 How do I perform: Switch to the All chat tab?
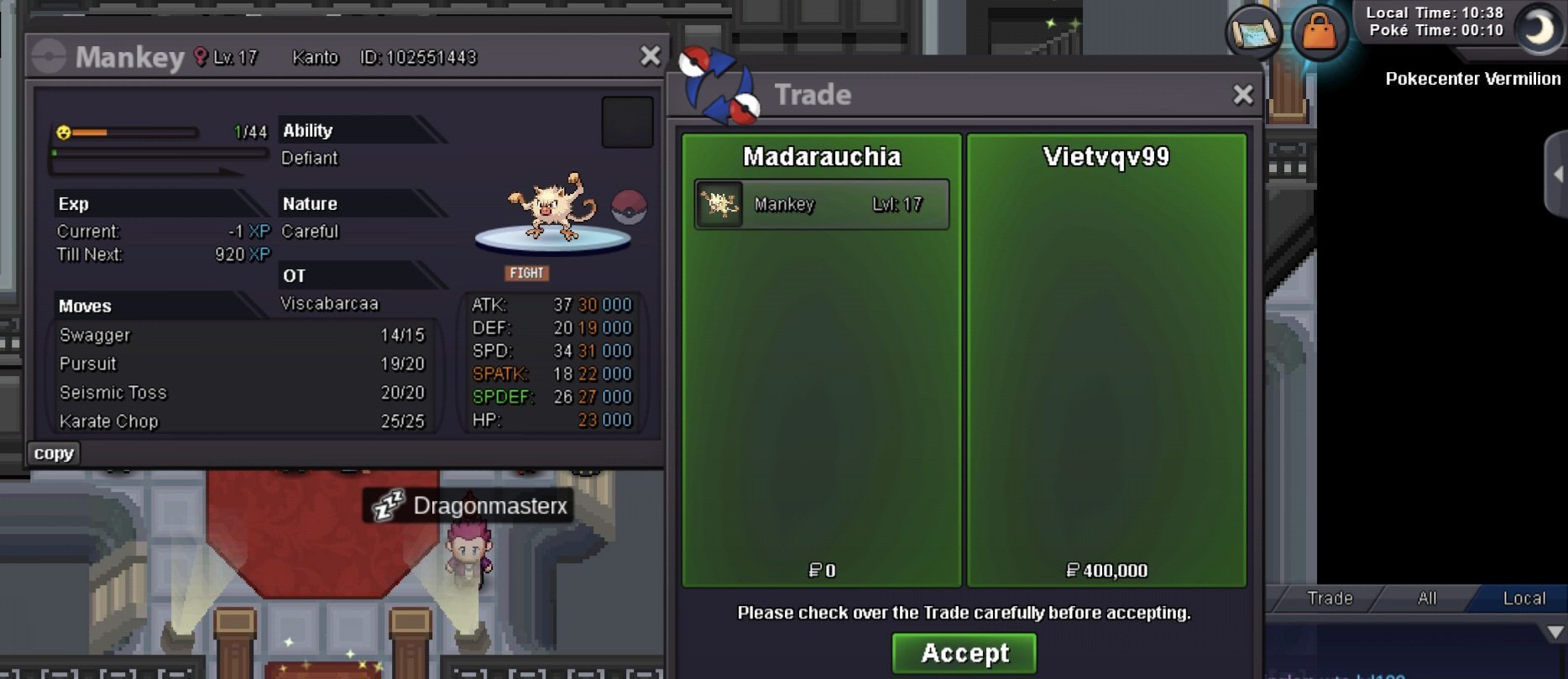[1427, 598]
